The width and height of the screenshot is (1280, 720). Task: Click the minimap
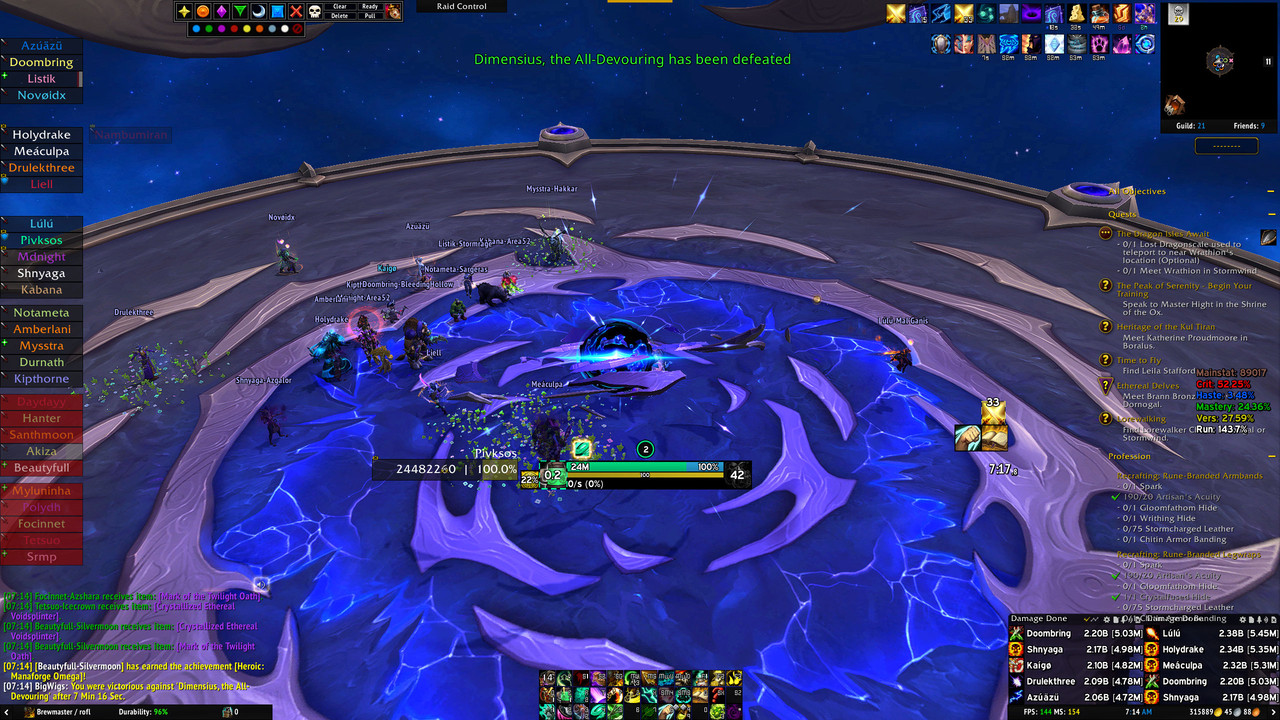(x=1219, y=64)
